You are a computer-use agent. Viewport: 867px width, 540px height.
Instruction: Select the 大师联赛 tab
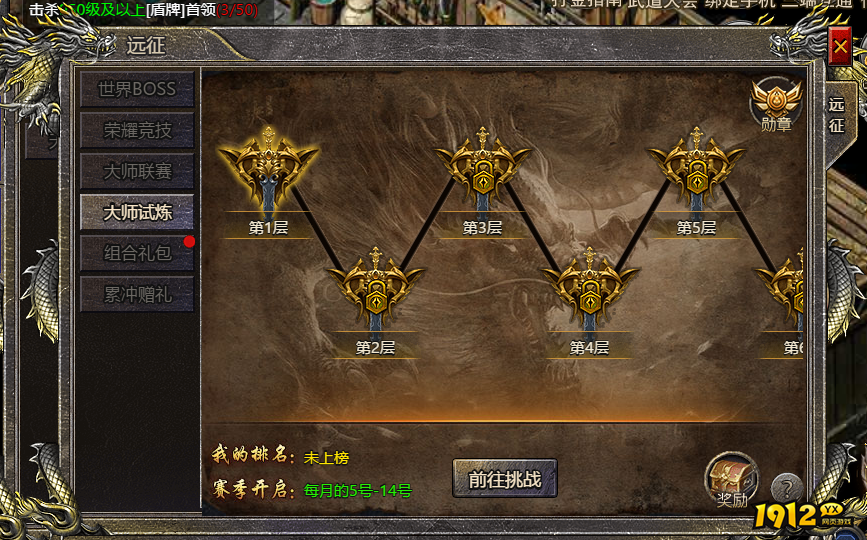(137, 170)
